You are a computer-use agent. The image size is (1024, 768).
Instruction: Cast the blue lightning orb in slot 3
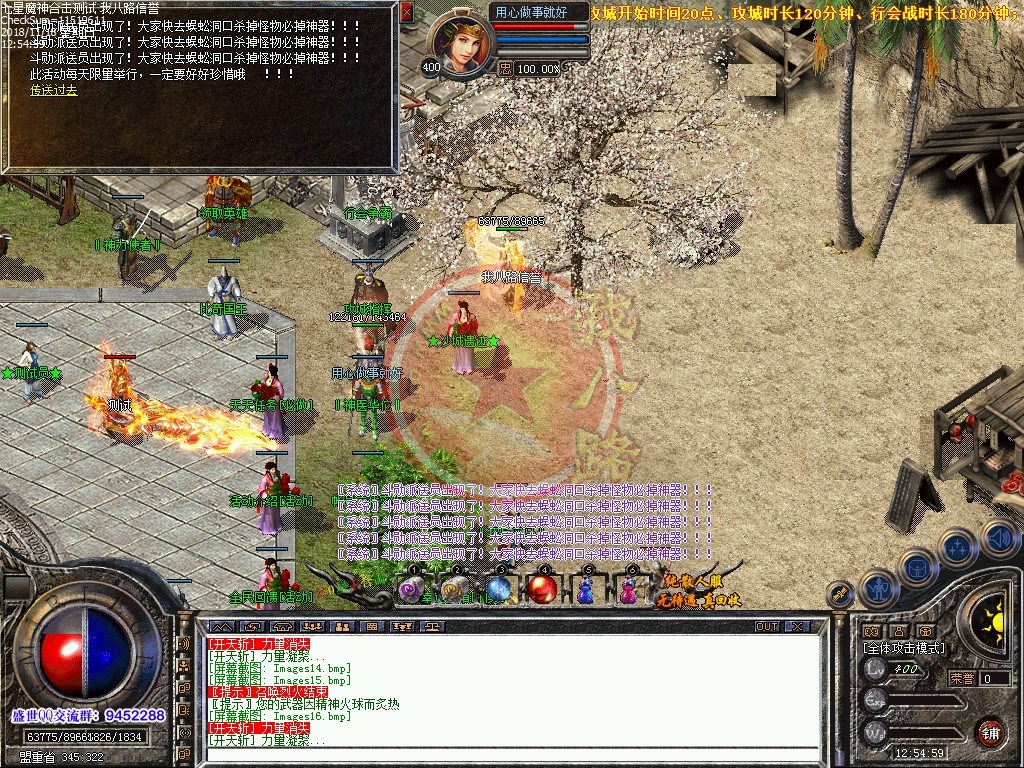[499, 589]
